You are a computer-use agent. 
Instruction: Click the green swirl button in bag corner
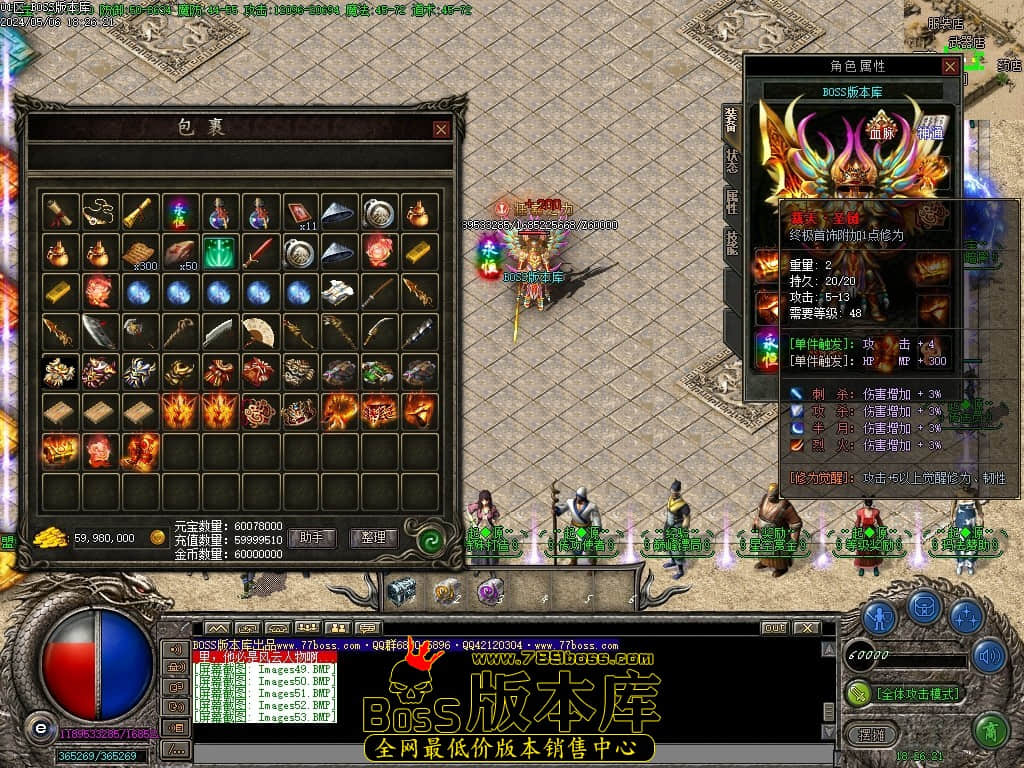431,540
